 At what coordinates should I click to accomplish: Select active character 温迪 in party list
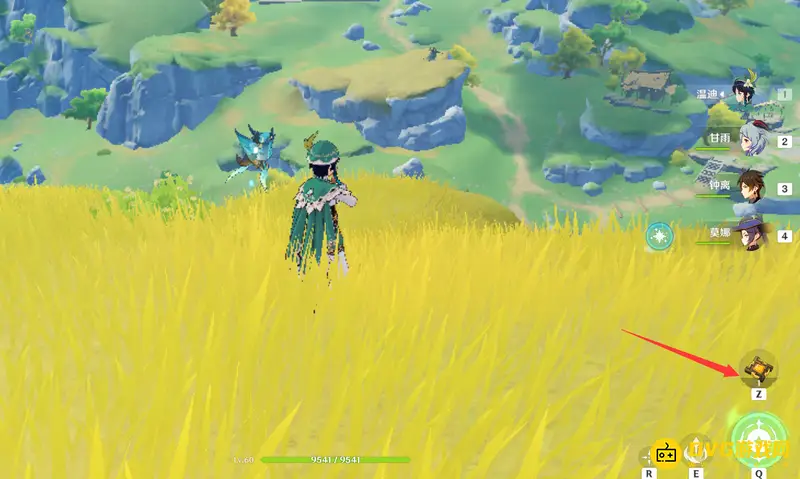pyautogui.click(x=745, y=95)
